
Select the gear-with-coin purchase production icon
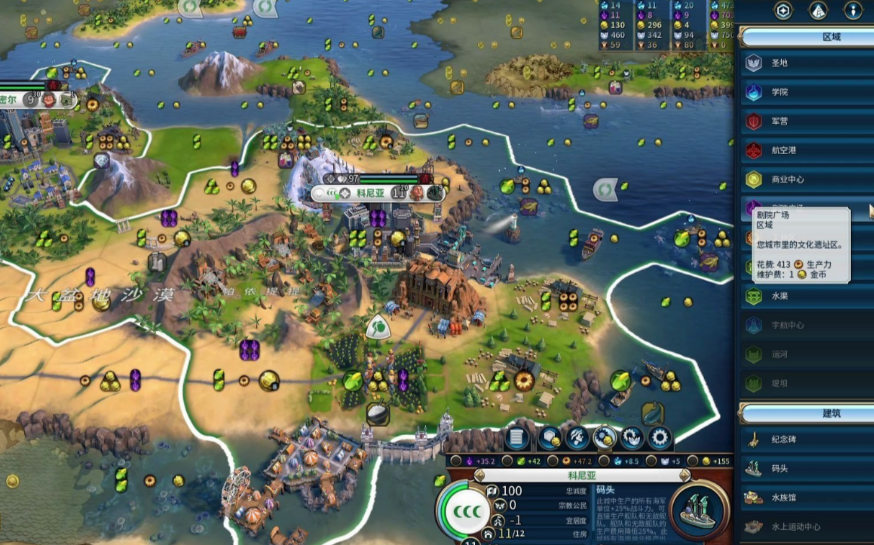click(x=605, y=437)
